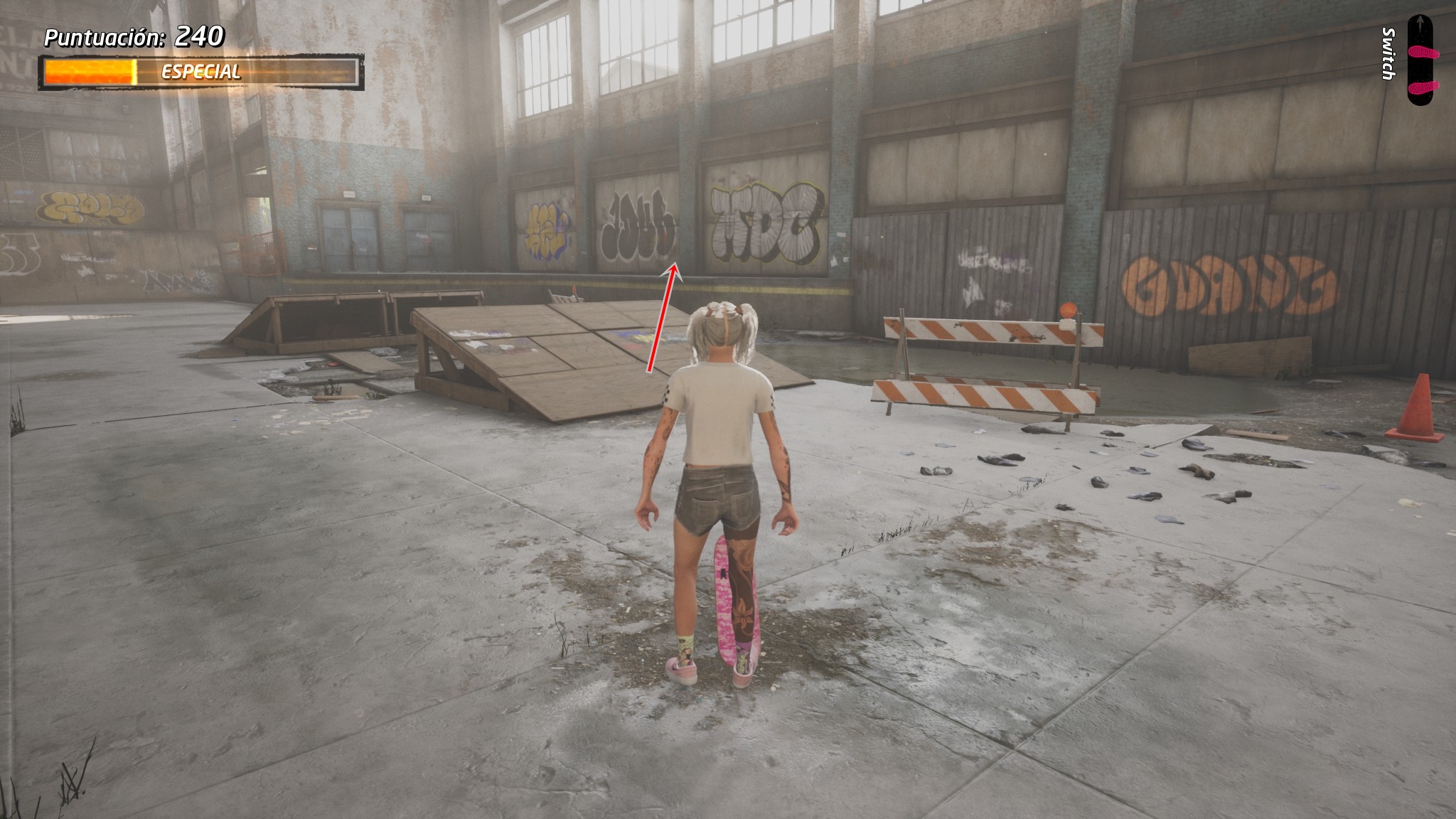Screen dimensions: 1456x819
Task: Click the Switch stance skateboard icon
Action: [1423, 60]
